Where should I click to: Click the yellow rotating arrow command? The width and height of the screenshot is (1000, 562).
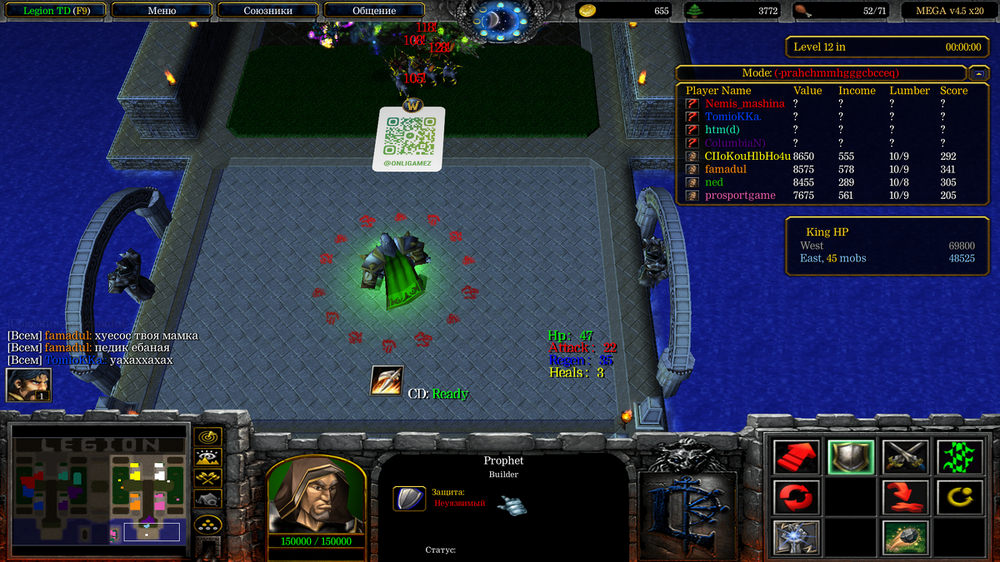(959, 496)
